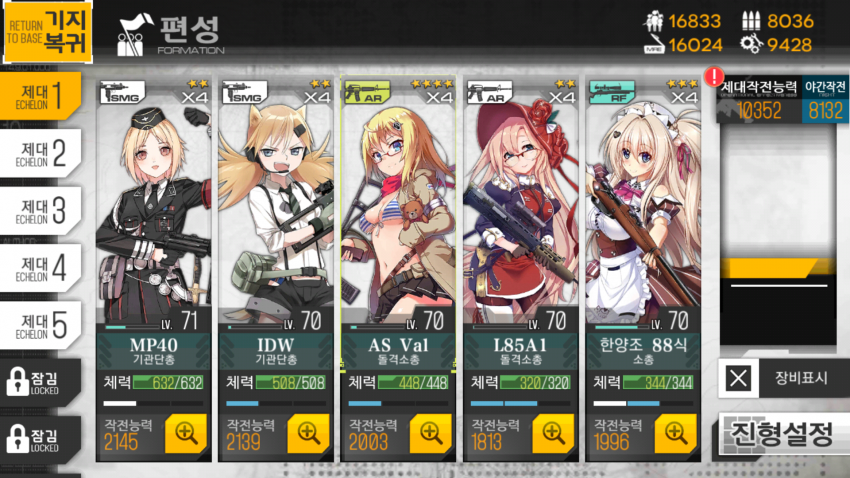Open L85A1 magnifier detail button
This screenshot has width=850, height=478.
[553, 432]
